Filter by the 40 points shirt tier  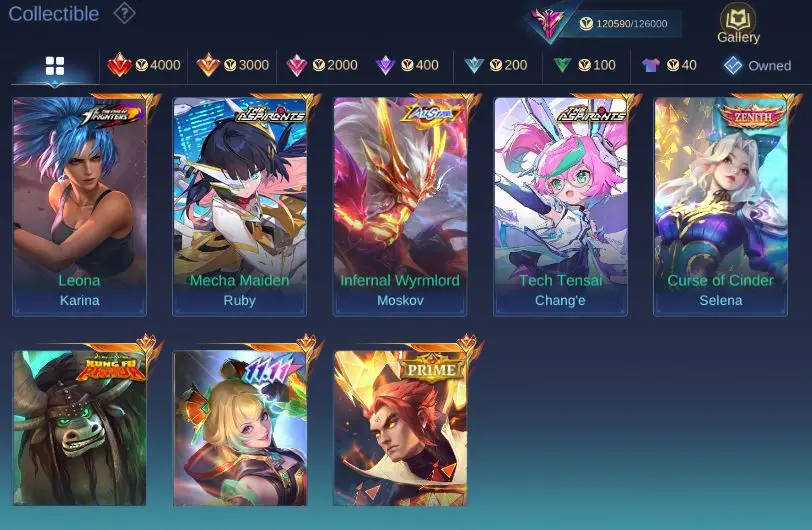pyautogui.click(x=669, y=65)
